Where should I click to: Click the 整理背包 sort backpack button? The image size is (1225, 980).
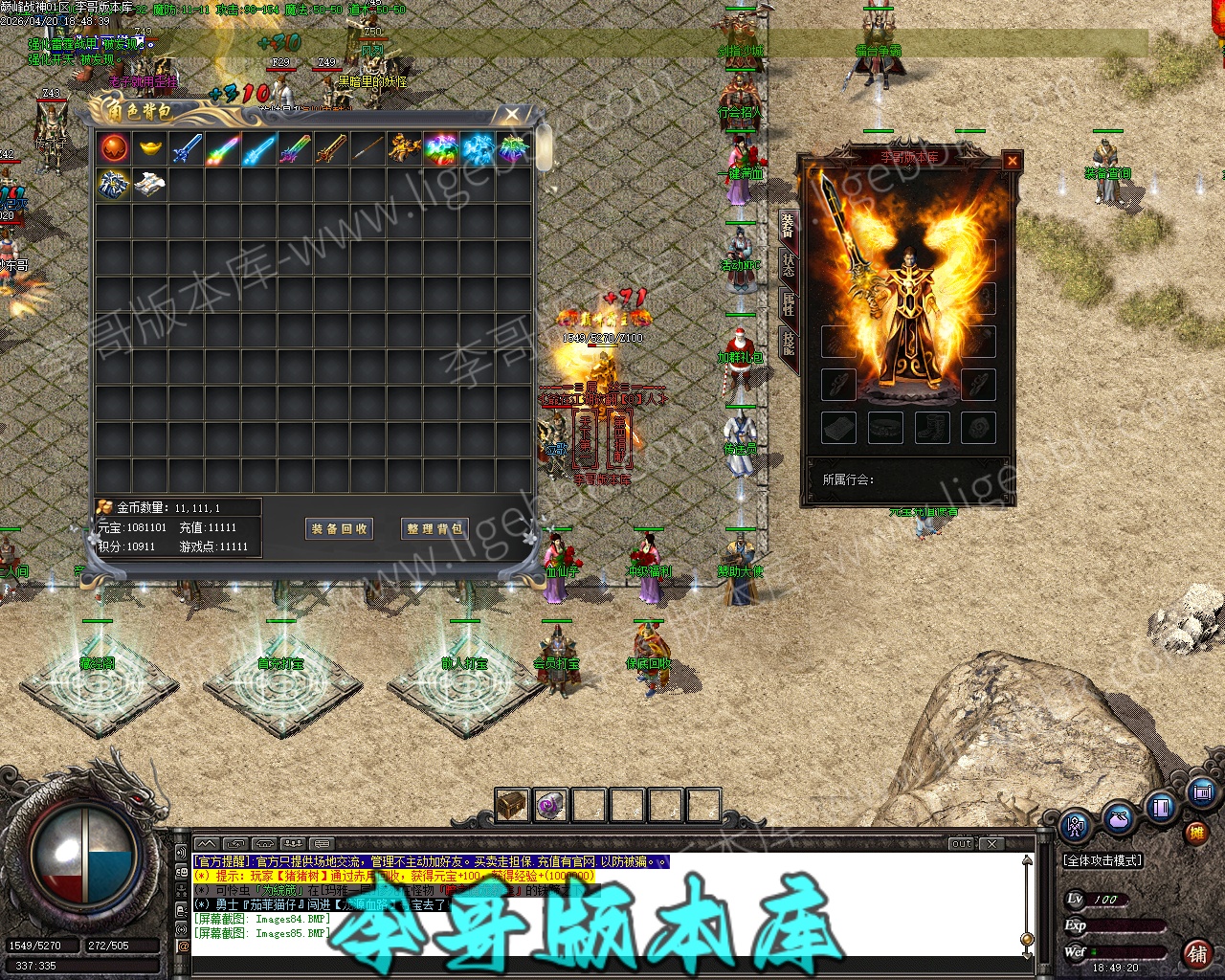(434, 528)
